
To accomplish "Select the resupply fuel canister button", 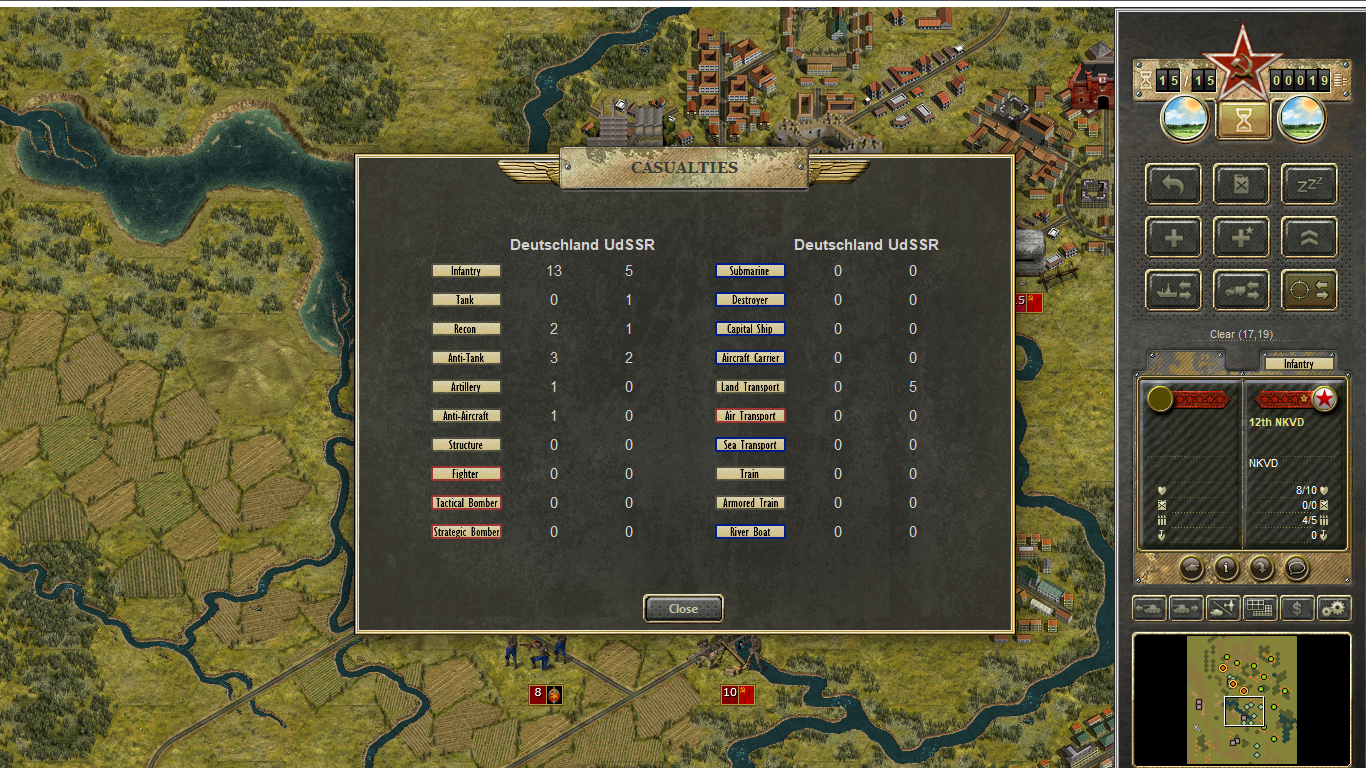I will pos(1241,185).
